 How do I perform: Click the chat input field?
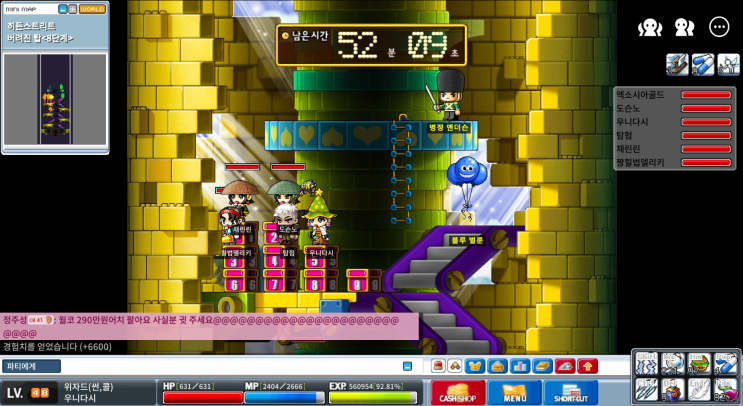coord(230,366)
